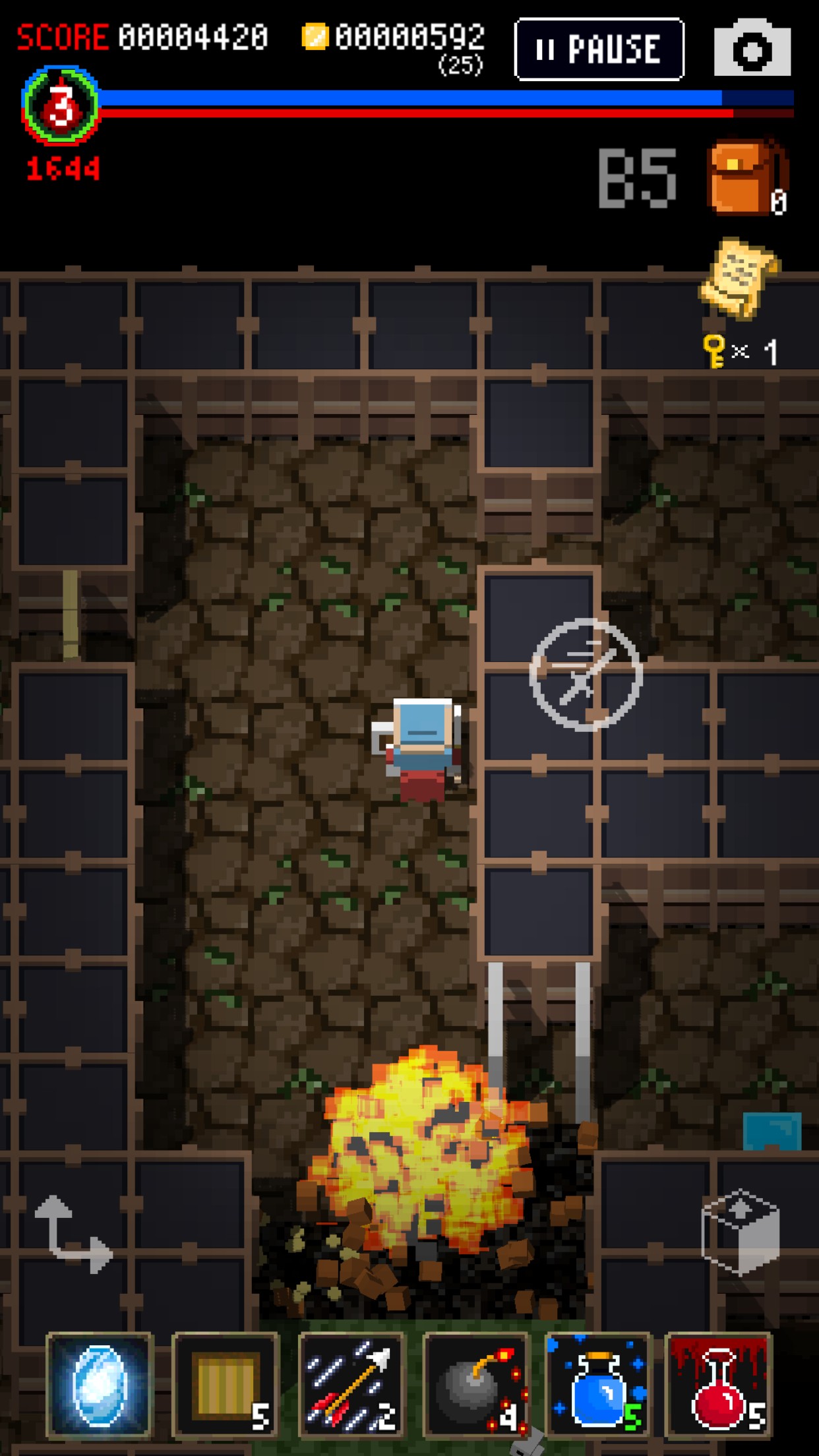819x1456 pixels.
Task: Pause the game with the PAUSE button
Action: 599,49
